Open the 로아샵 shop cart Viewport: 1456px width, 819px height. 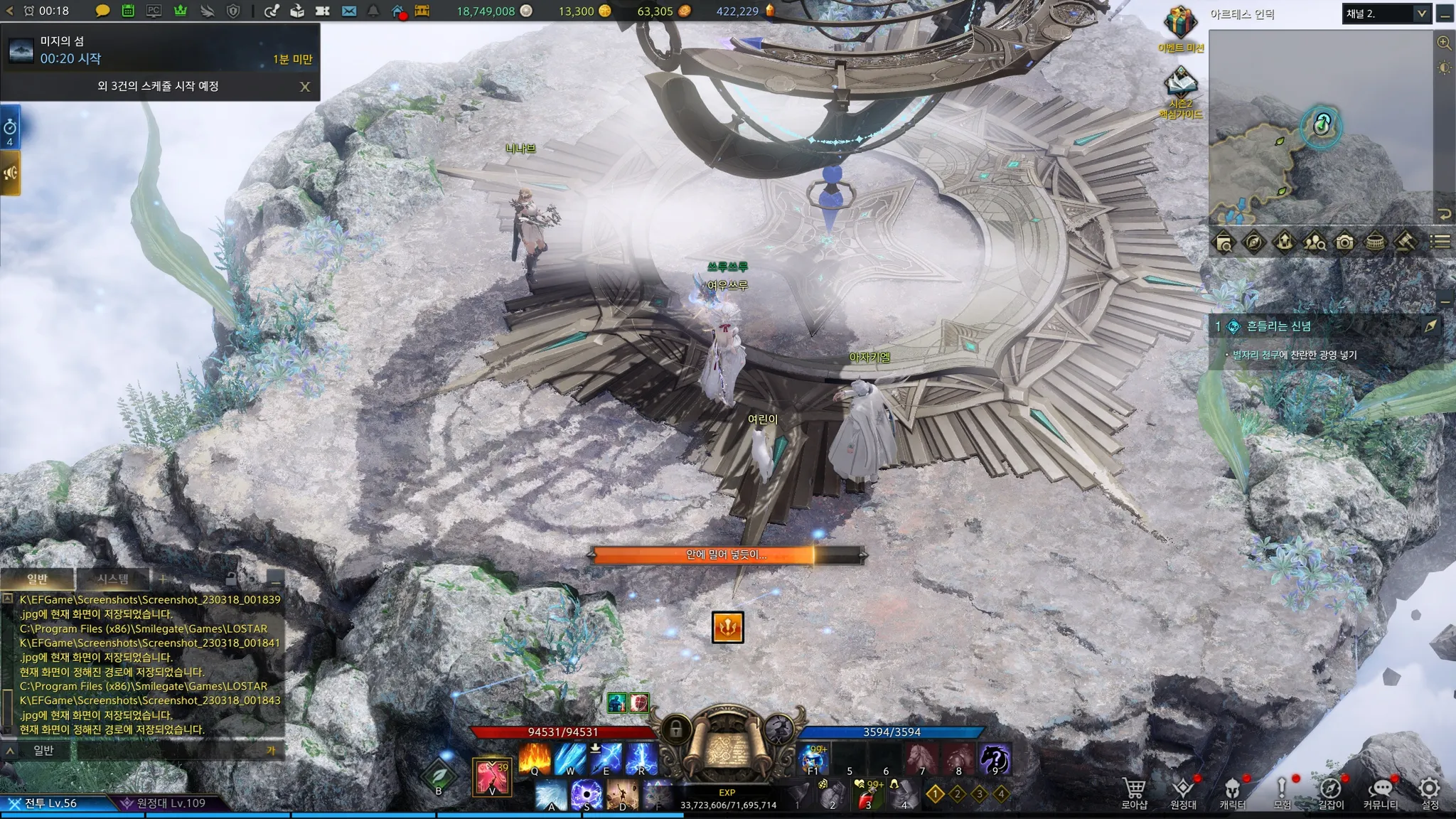coord(1134,791)
